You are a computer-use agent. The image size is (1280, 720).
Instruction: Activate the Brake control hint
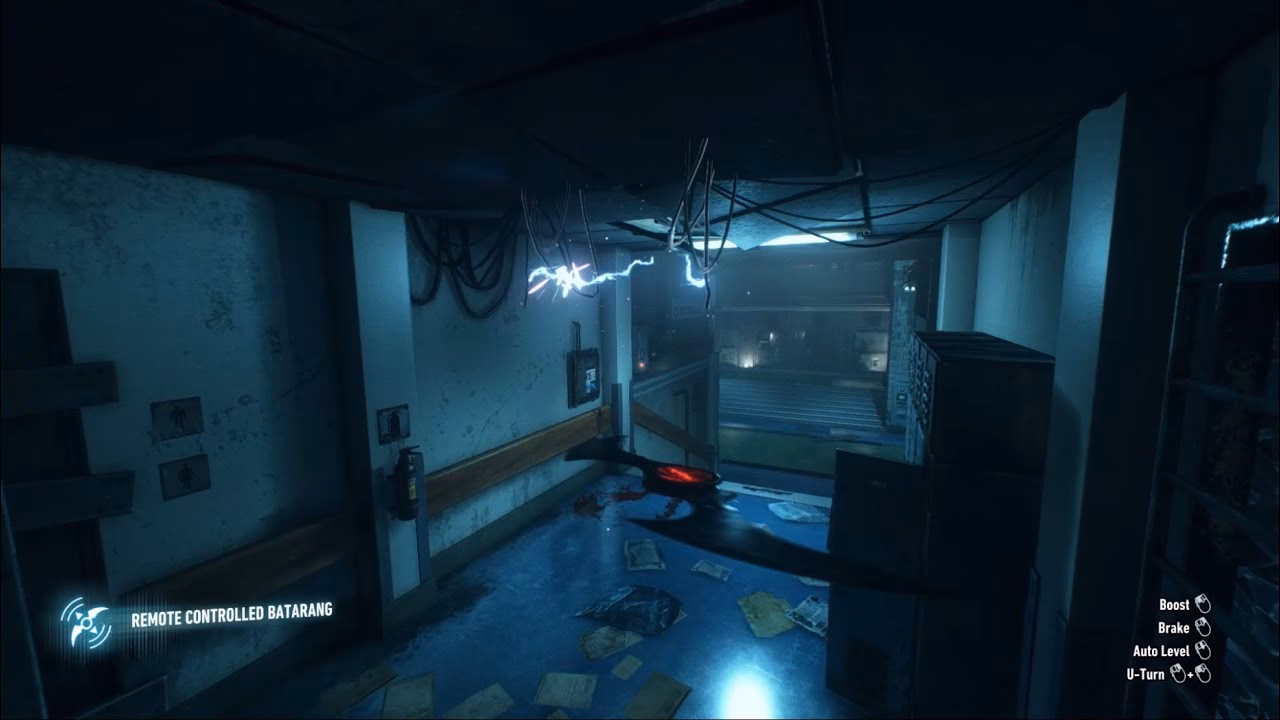pos(1173,628)
